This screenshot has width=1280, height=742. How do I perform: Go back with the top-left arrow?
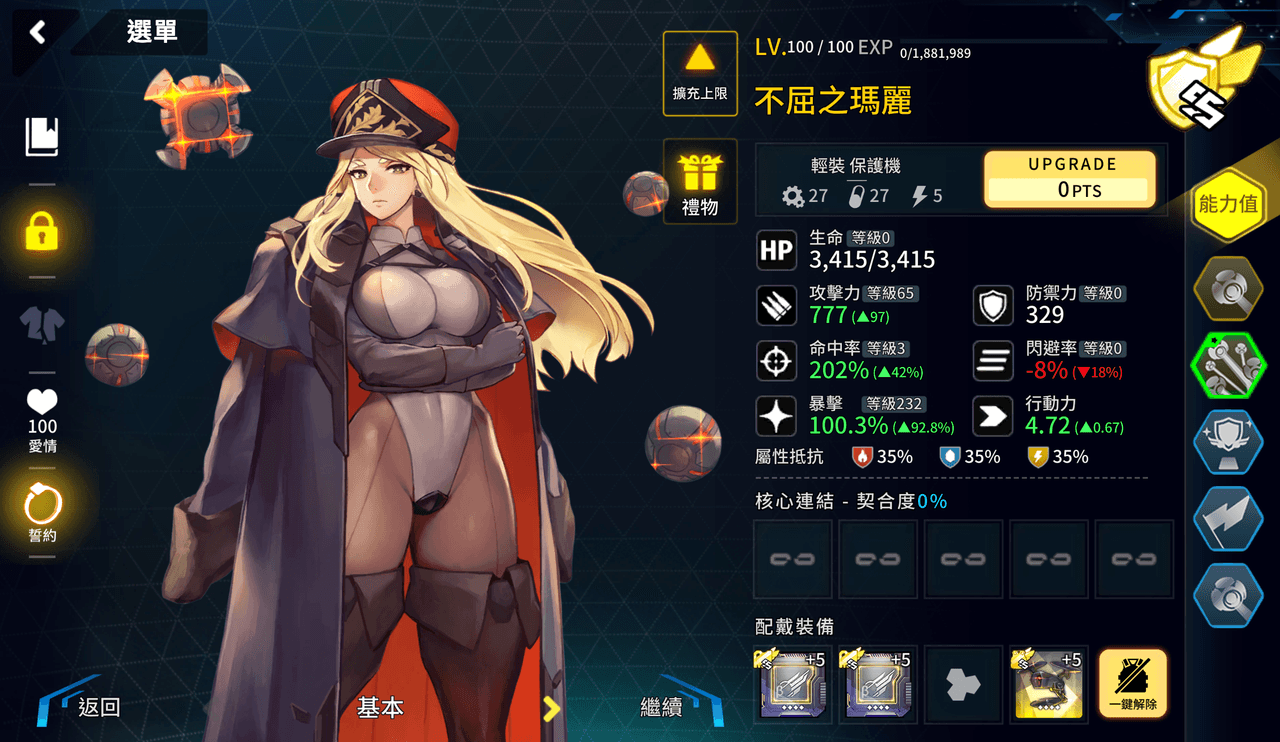coord(38,33)
